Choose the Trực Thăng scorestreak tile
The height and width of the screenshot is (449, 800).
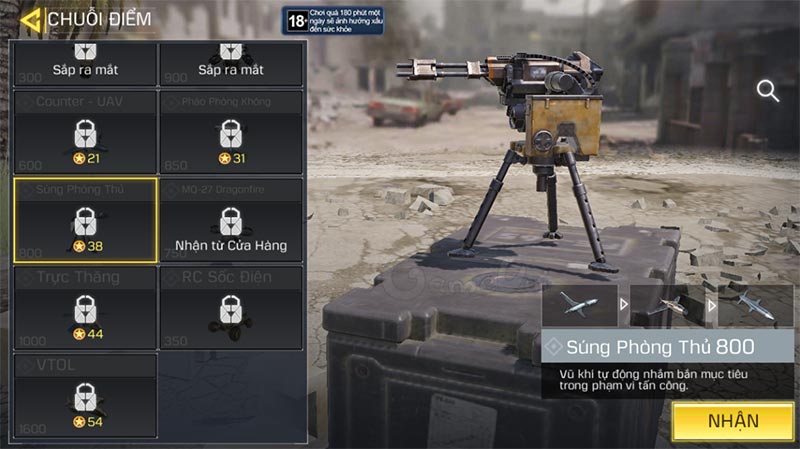tap(85, 307)
